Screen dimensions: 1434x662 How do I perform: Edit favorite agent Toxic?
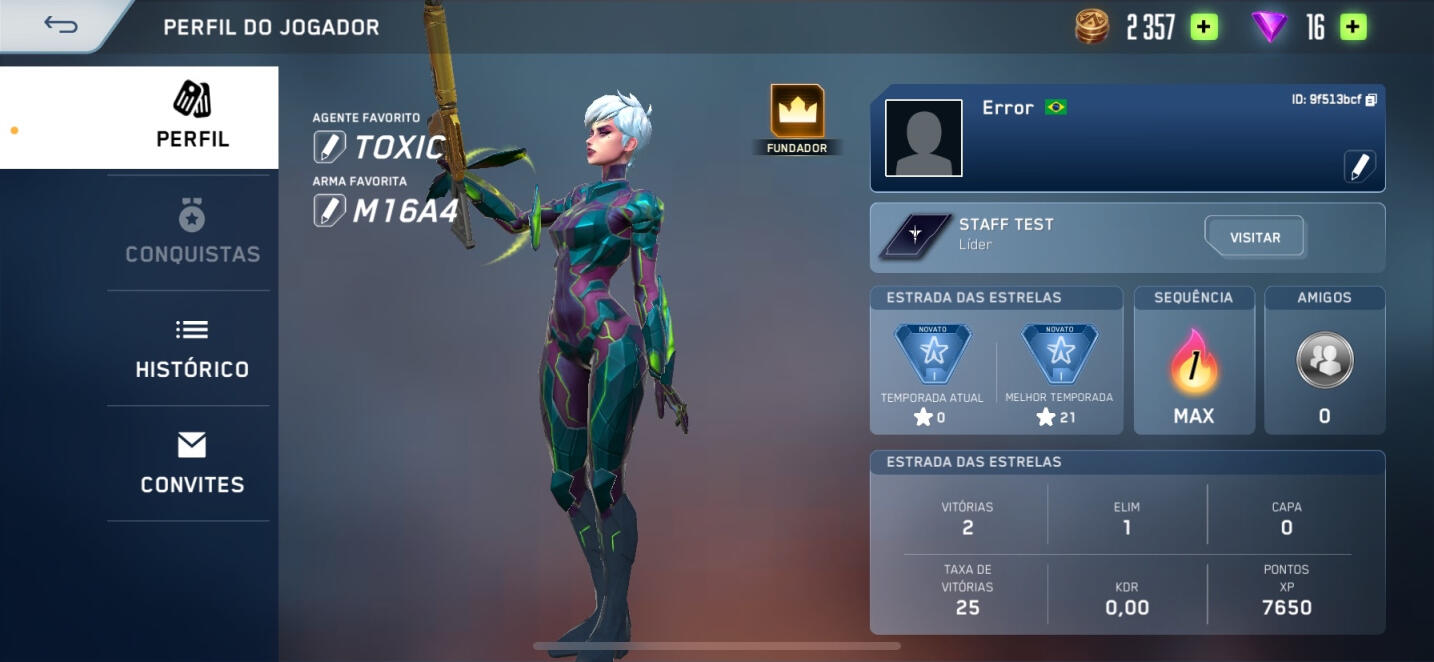(x=329, y=147)
